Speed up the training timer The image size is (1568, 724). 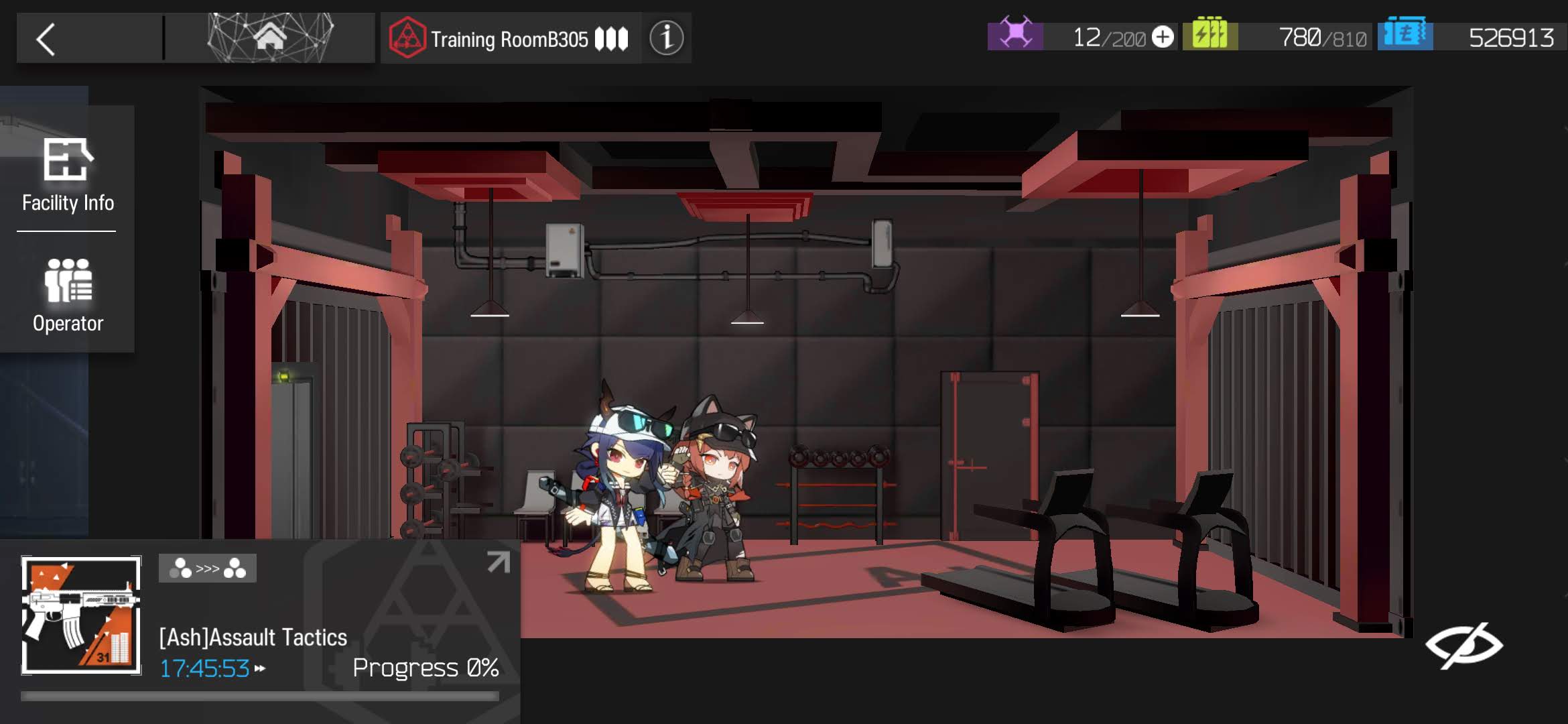[x=260, y=668]
